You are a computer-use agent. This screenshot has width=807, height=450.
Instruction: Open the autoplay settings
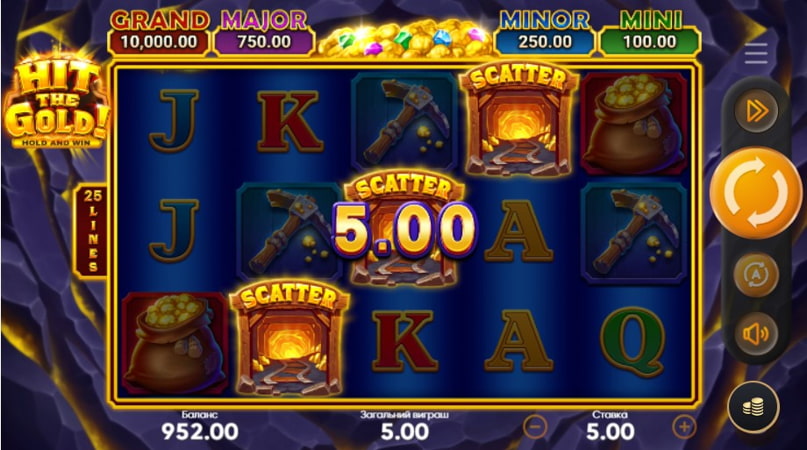click(756, 274)
